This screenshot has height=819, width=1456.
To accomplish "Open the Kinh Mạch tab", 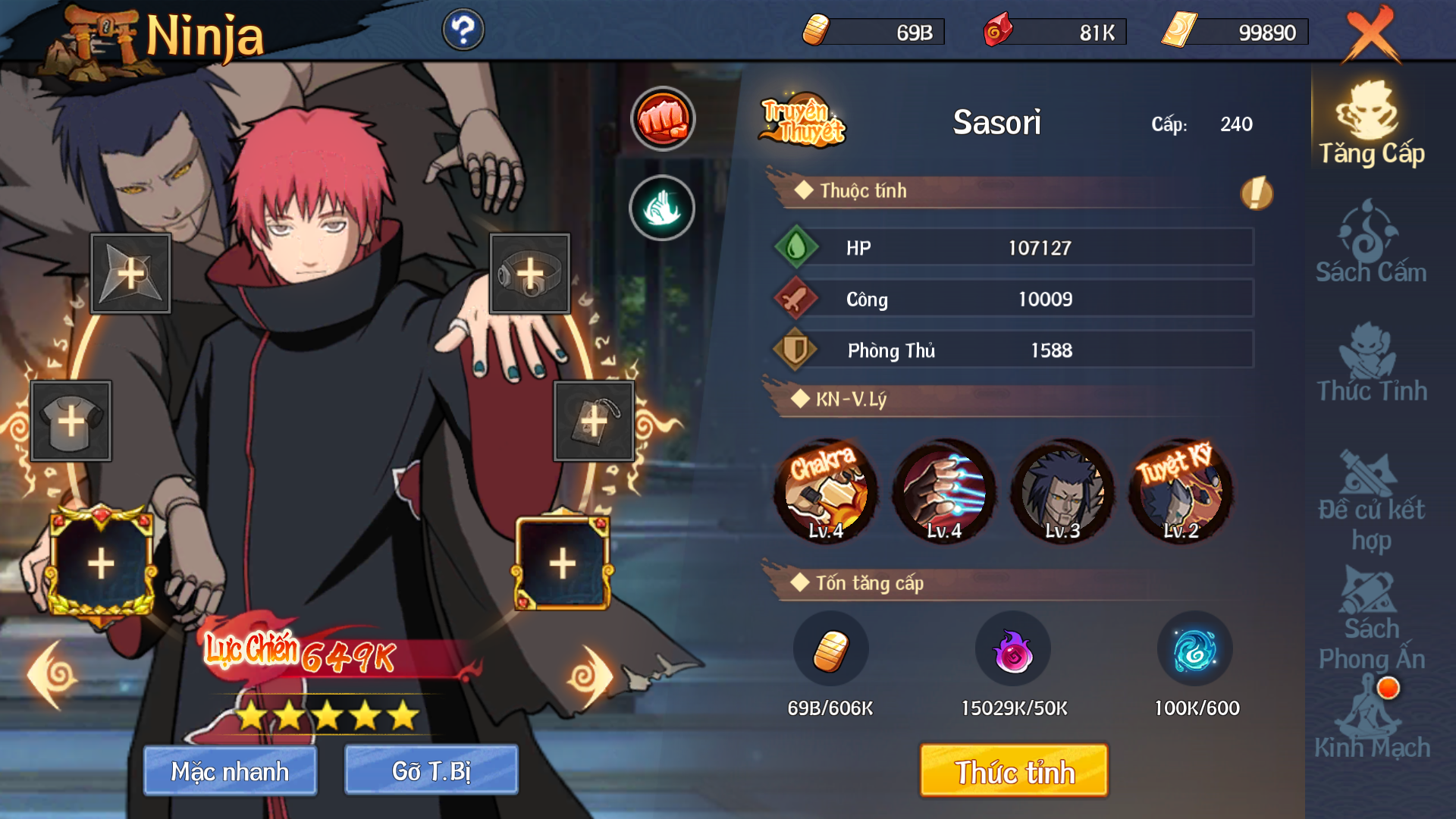I will pyautogui.click(x=1370, y=720).
